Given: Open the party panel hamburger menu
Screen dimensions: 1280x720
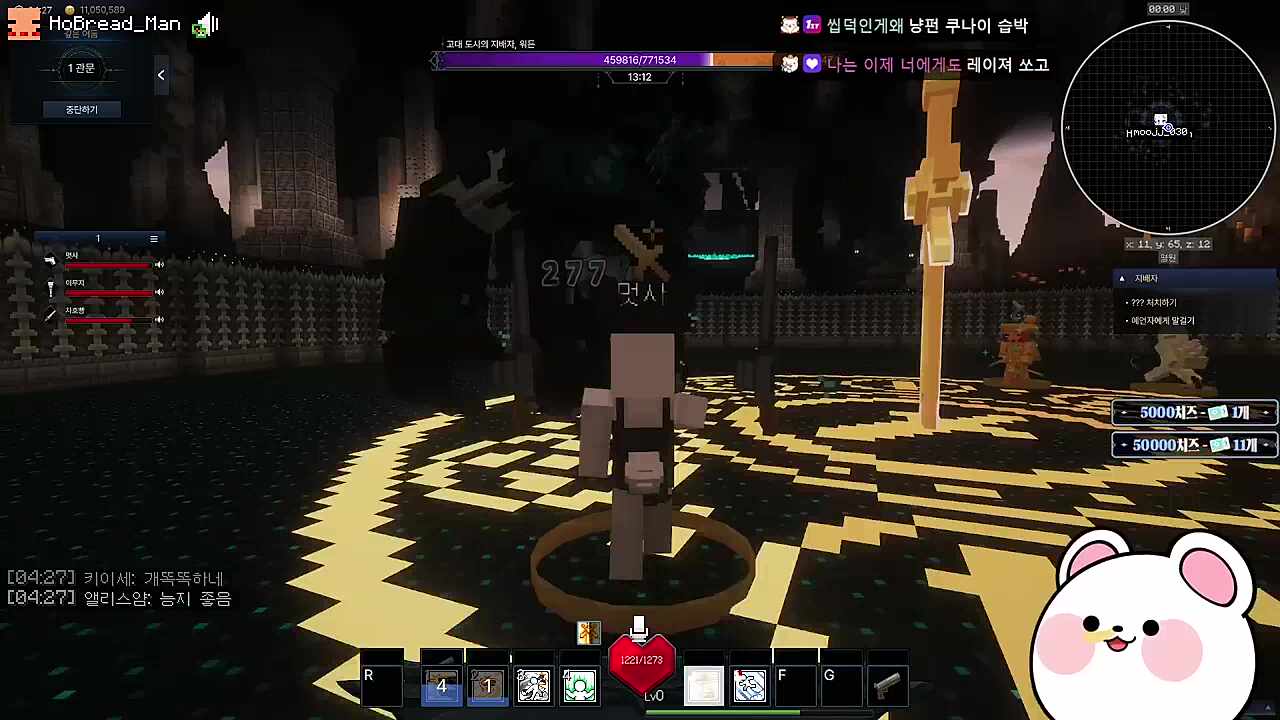Looking at the screenshot, I should click(x=153, y=238).
